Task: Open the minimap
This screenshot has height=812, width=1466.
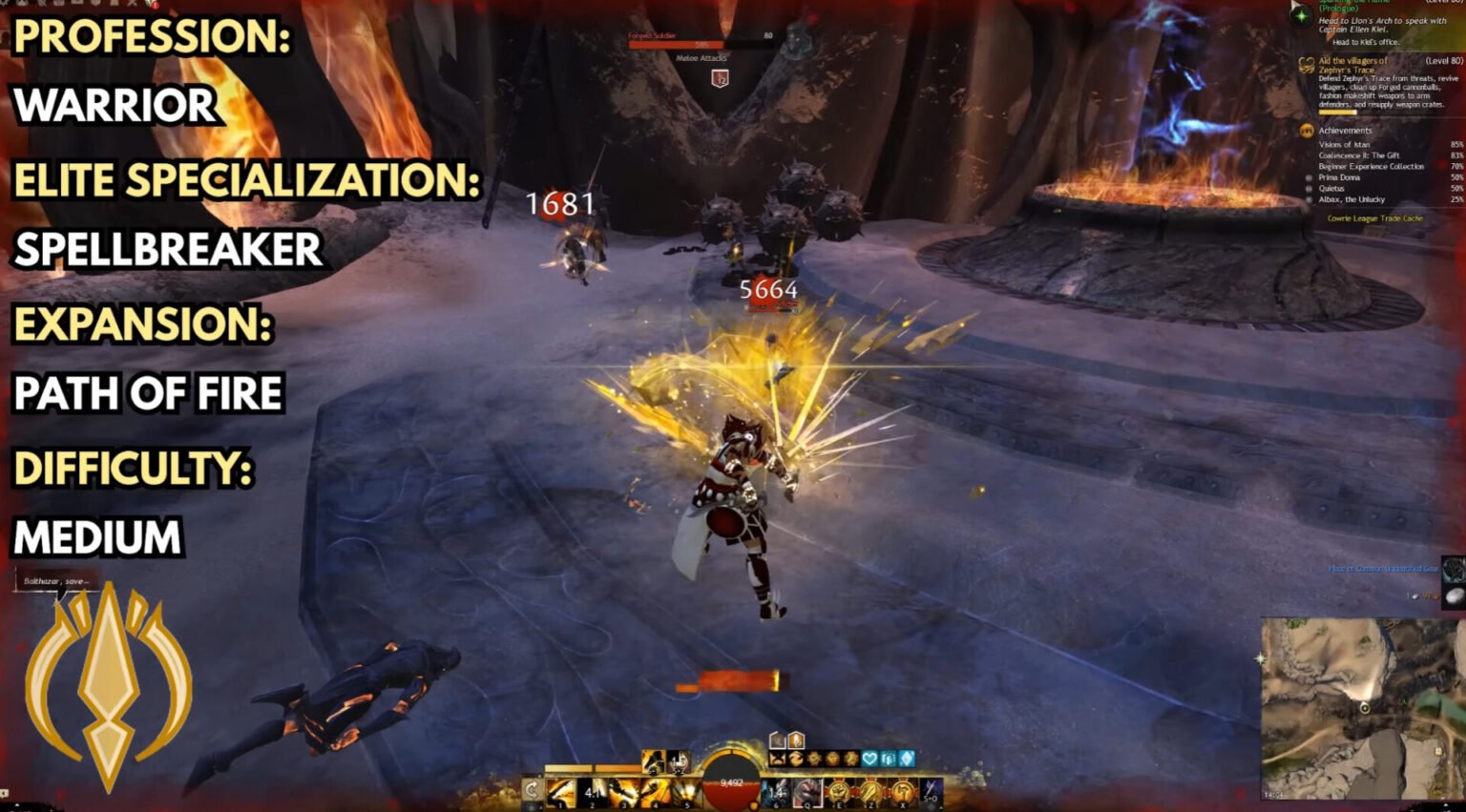Action: click(1362, 707)
